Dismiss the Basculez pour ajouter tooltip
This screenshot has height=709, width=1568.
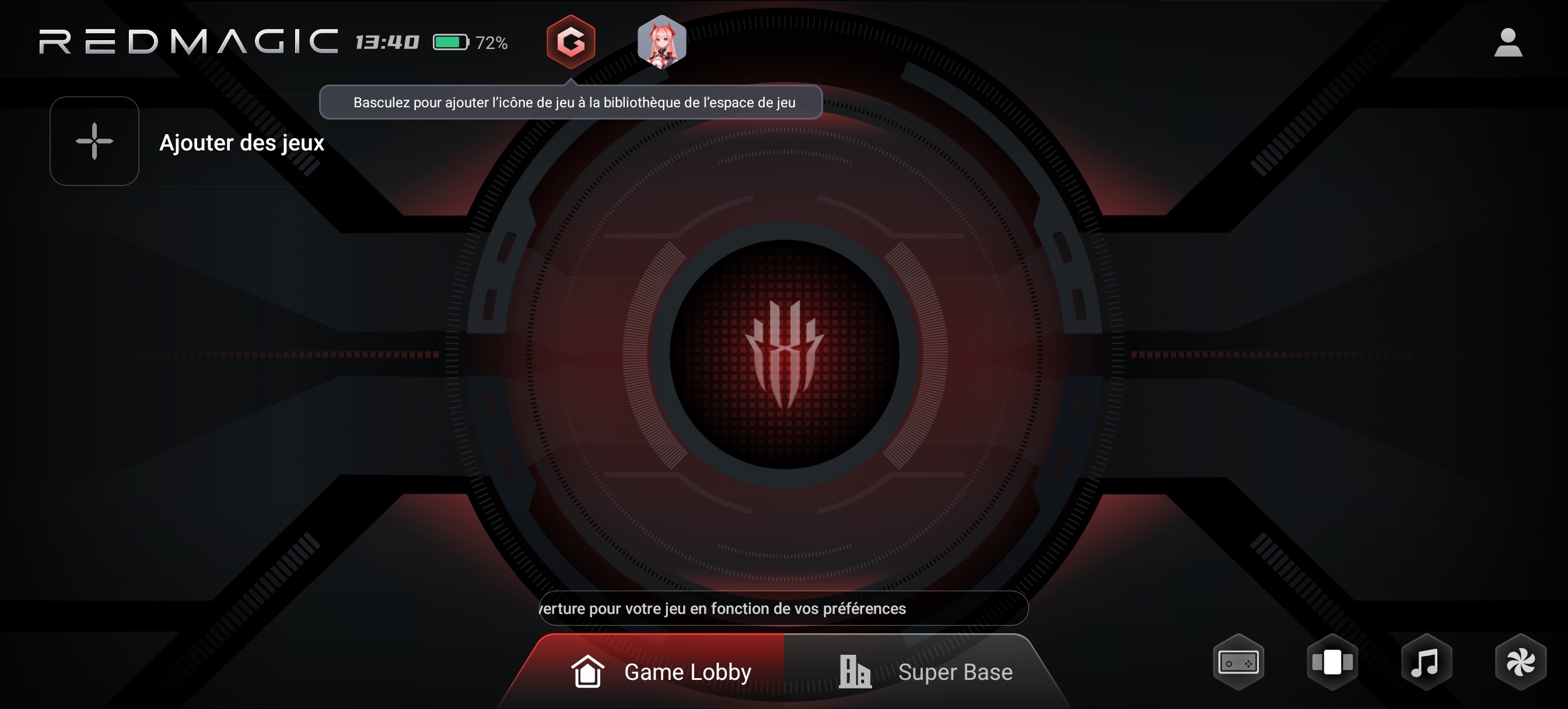coord(570,102)
